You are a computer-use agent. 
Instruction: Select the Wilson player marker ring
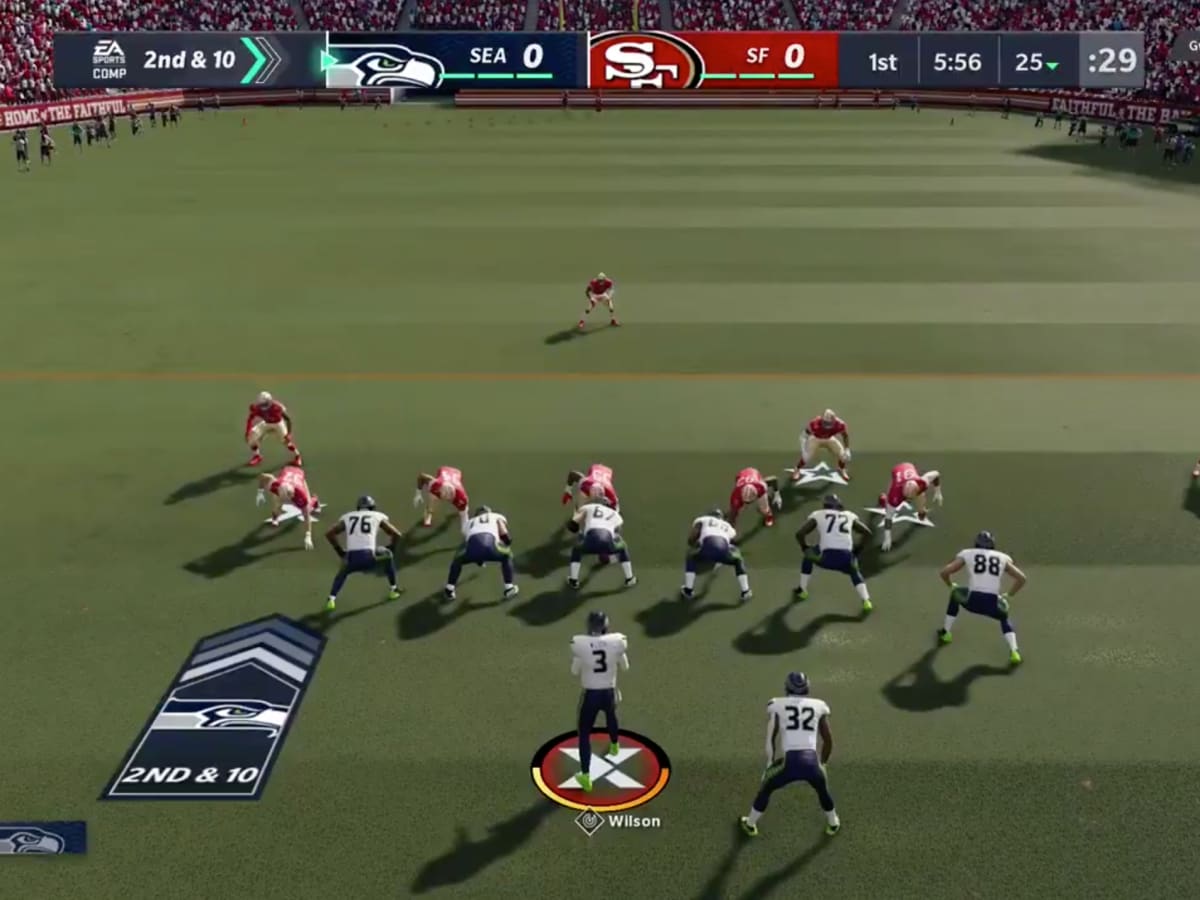click(x=600, y=770)
